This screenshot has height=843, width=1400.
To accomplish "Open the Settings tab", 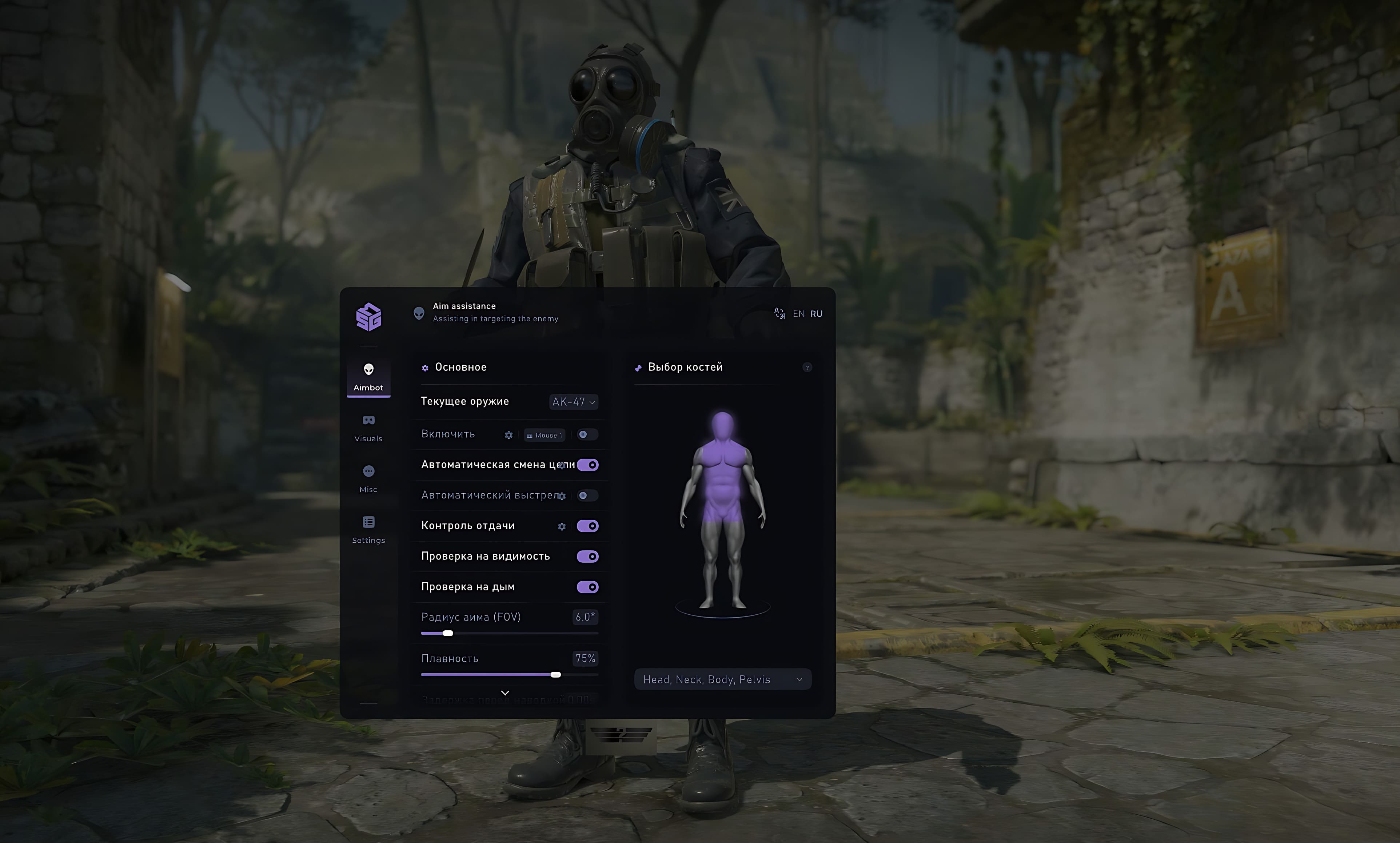I will [x=368, y=530].
